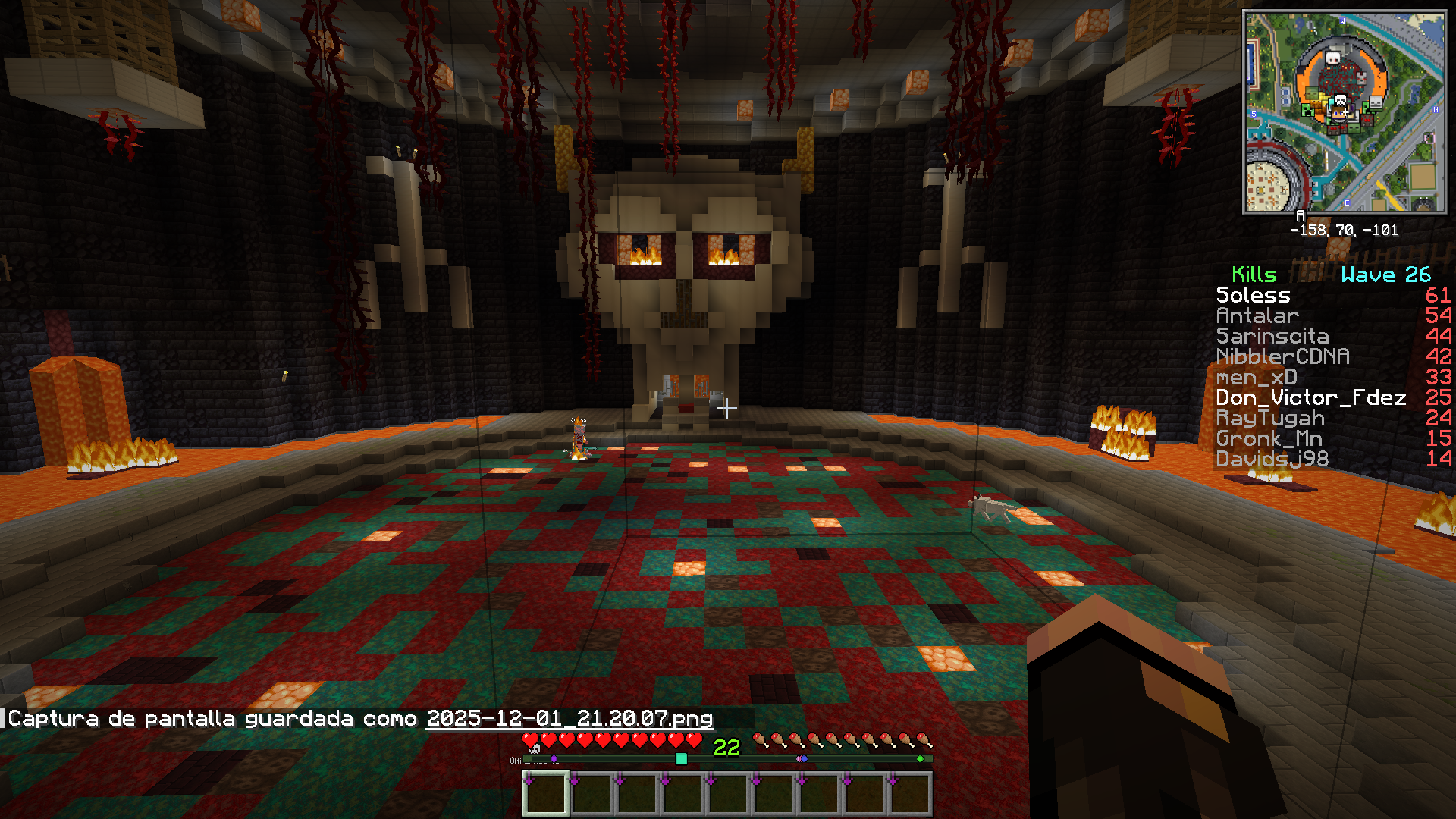The image size is (1456, 819).
Task: Click NibblerCDNA on the scoreboard
Action: (1282, 356)
